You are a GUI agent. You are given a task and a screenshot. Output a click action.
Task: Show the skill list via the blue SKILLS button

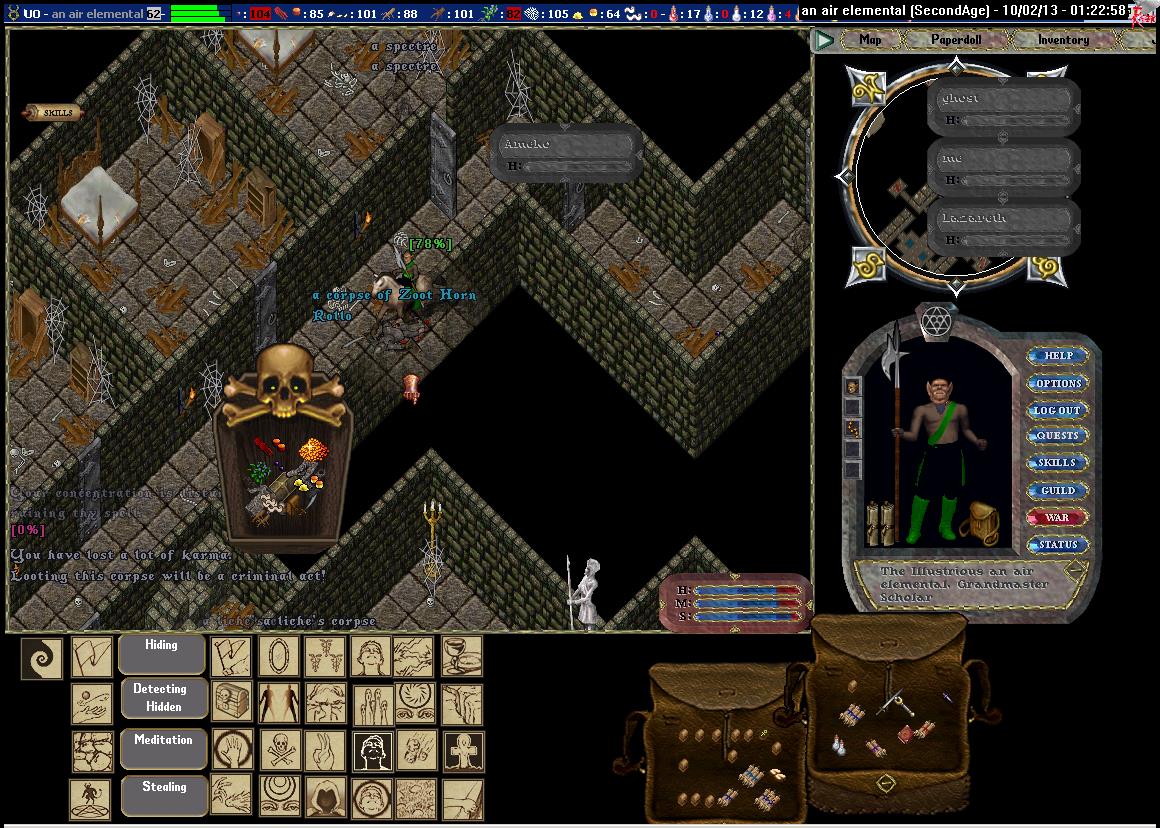point(1058,463)
